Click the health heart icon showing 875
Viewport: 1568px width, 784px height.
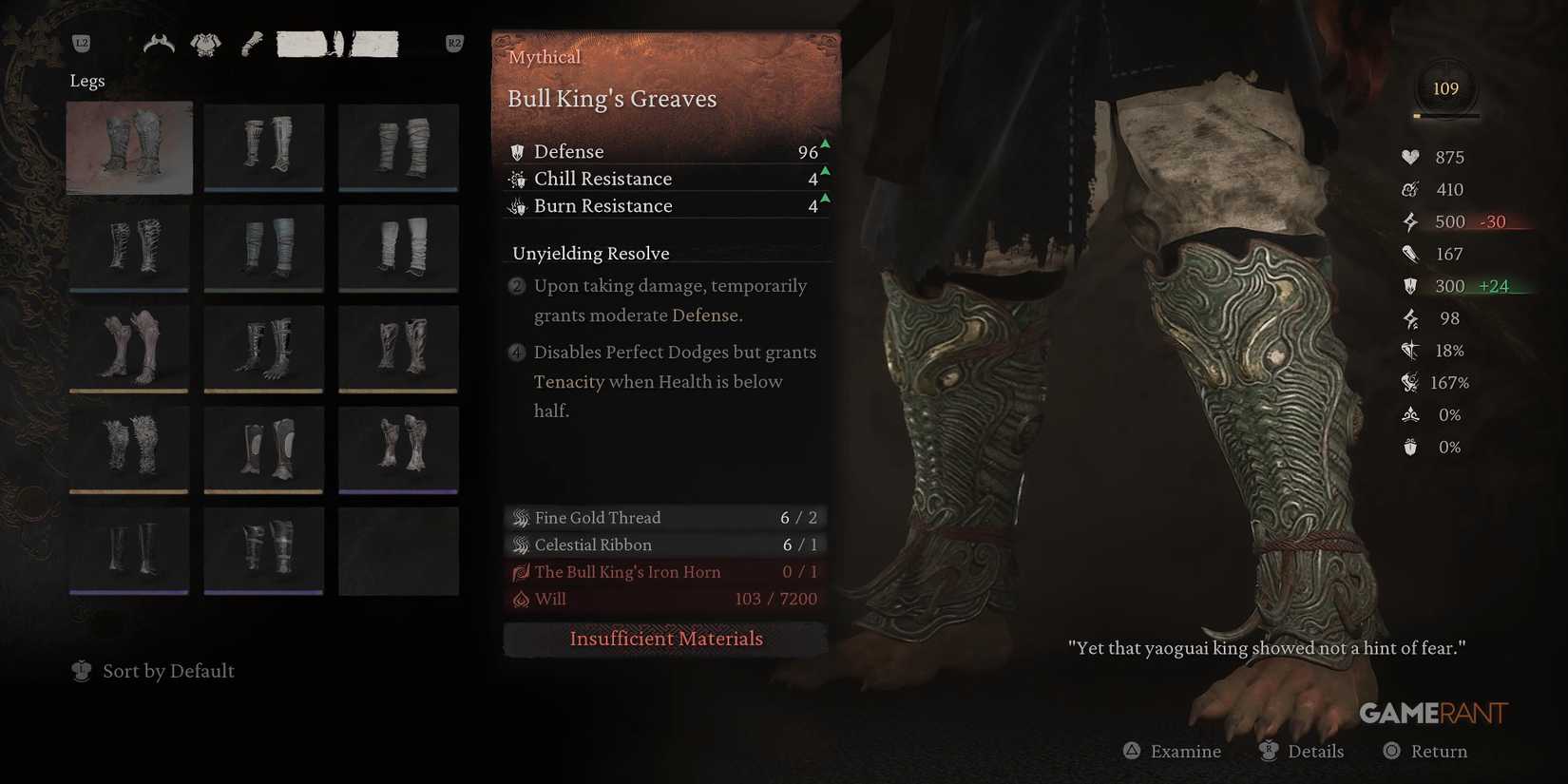click(1410, 157)
